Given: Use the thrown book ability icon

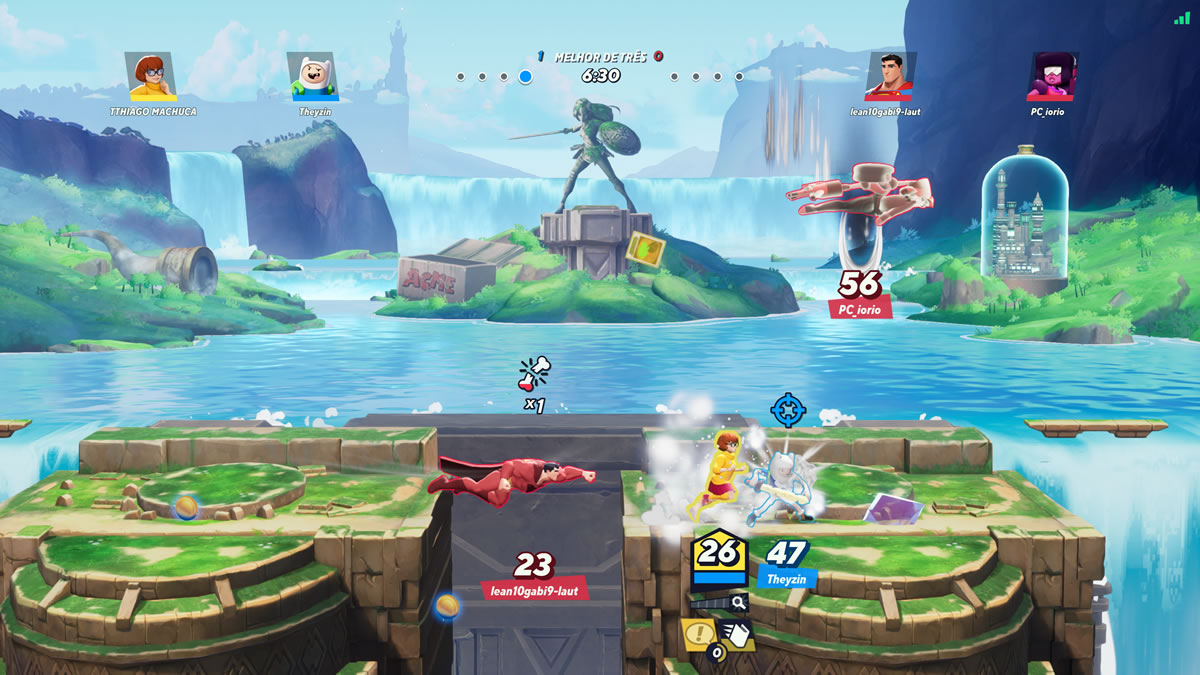Looking at the screenshot, I should (x=735, y=634).
